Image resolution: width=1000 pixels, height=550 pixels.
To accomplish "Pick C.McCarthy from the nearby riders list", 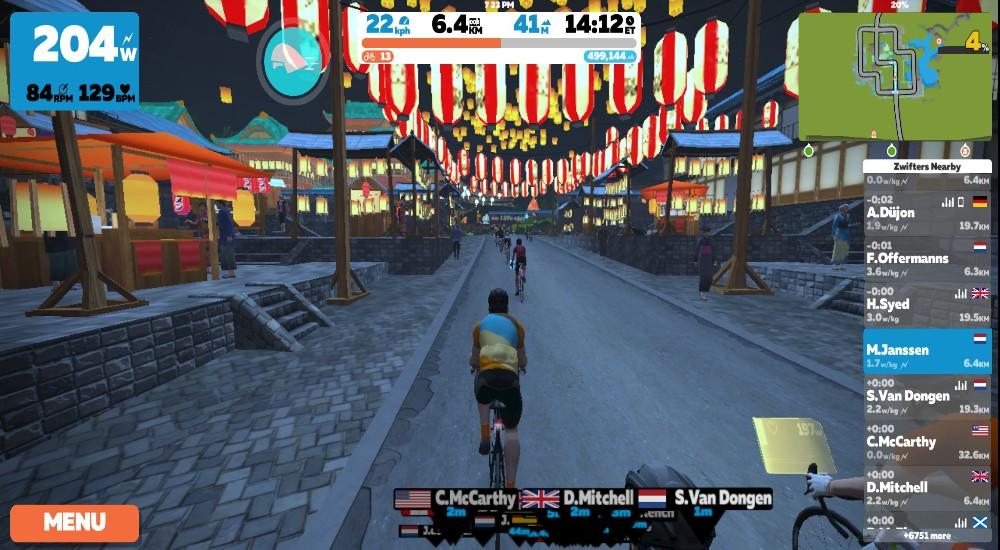I will tap(927, 442).
